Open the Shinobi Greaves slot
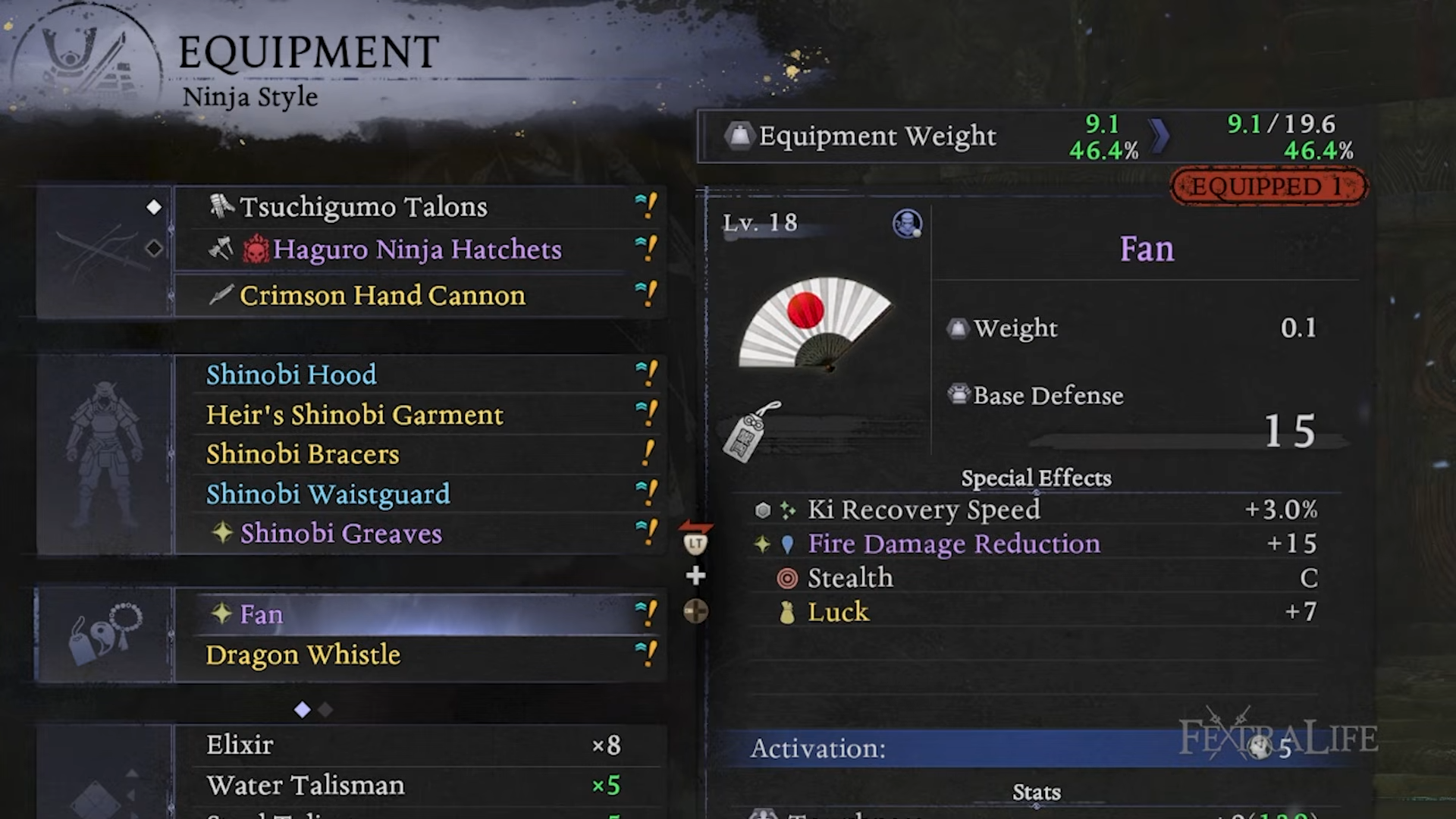This screenshot has height=819, width=1456. click(x=417, y=534)
